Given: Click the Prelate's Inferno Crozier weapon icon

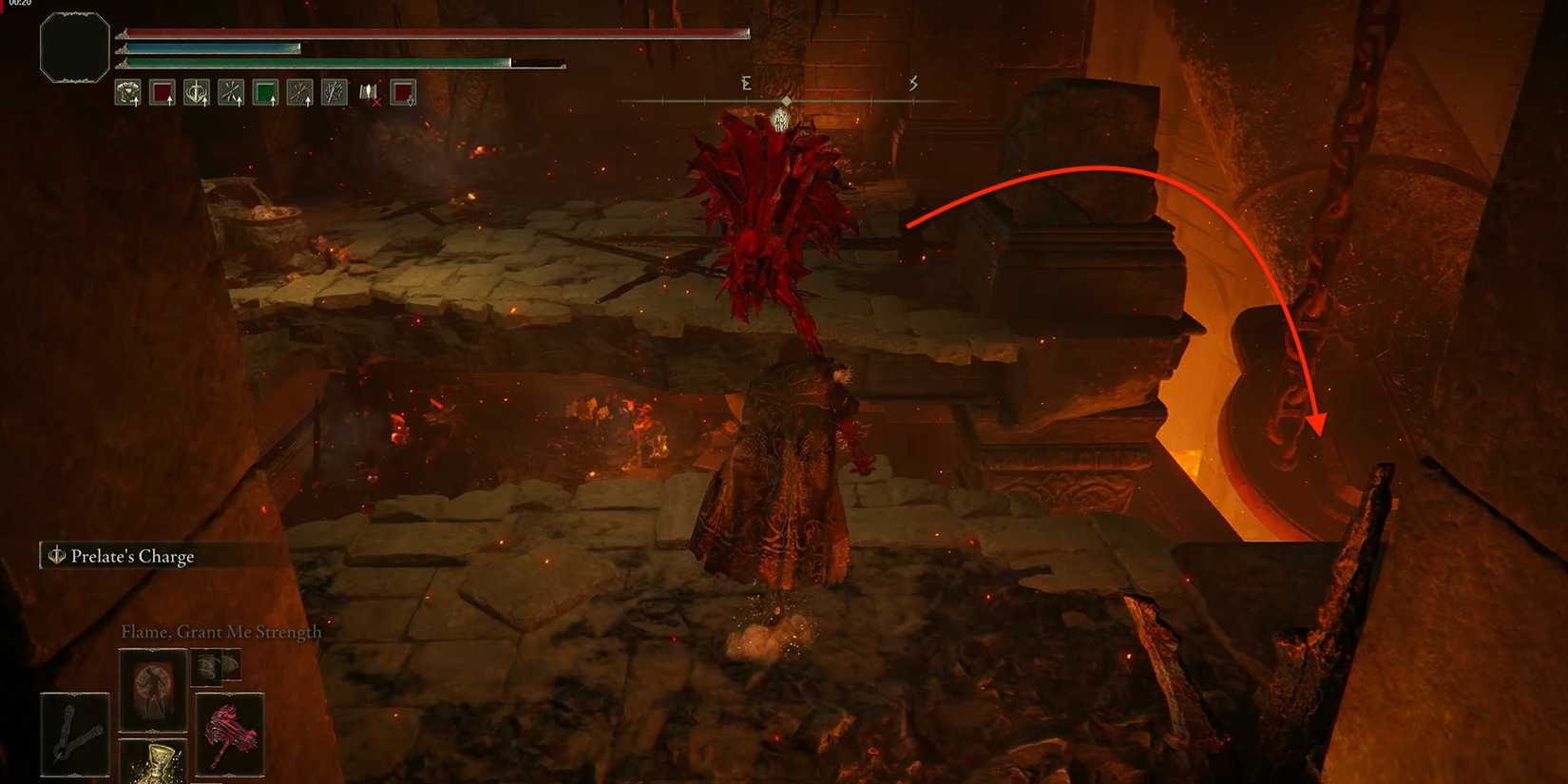Looking at the screenshot, I should pos(230,734).
